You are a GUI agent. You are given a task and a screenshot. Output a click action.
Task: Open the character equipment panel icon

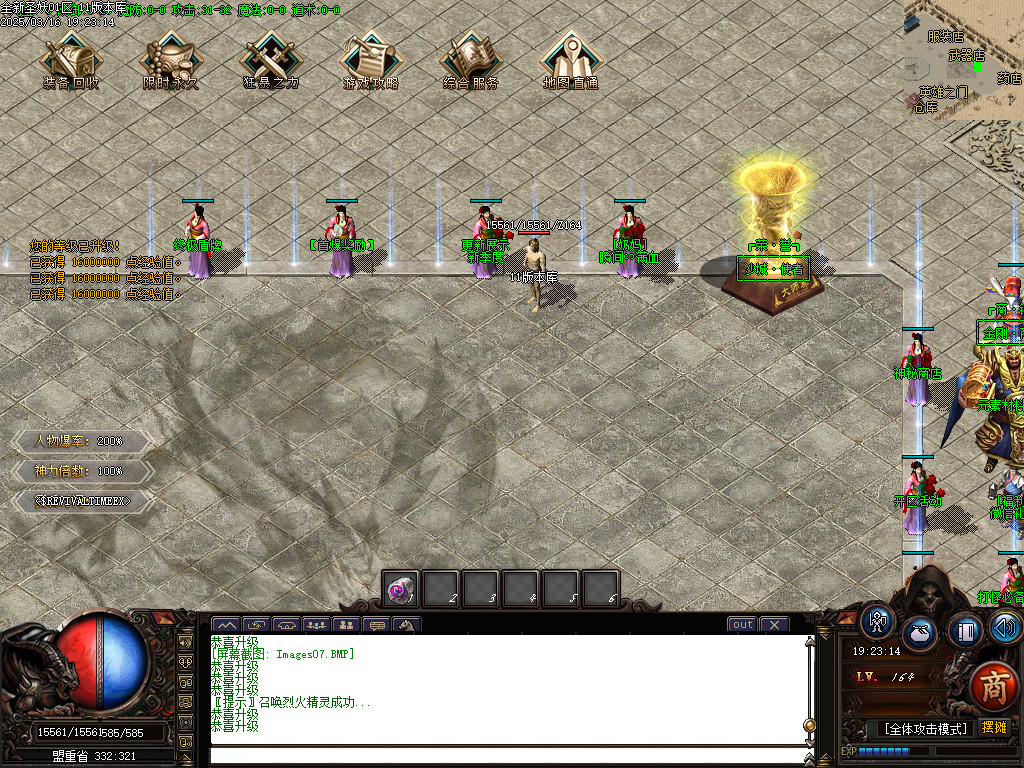pos(877,621)
